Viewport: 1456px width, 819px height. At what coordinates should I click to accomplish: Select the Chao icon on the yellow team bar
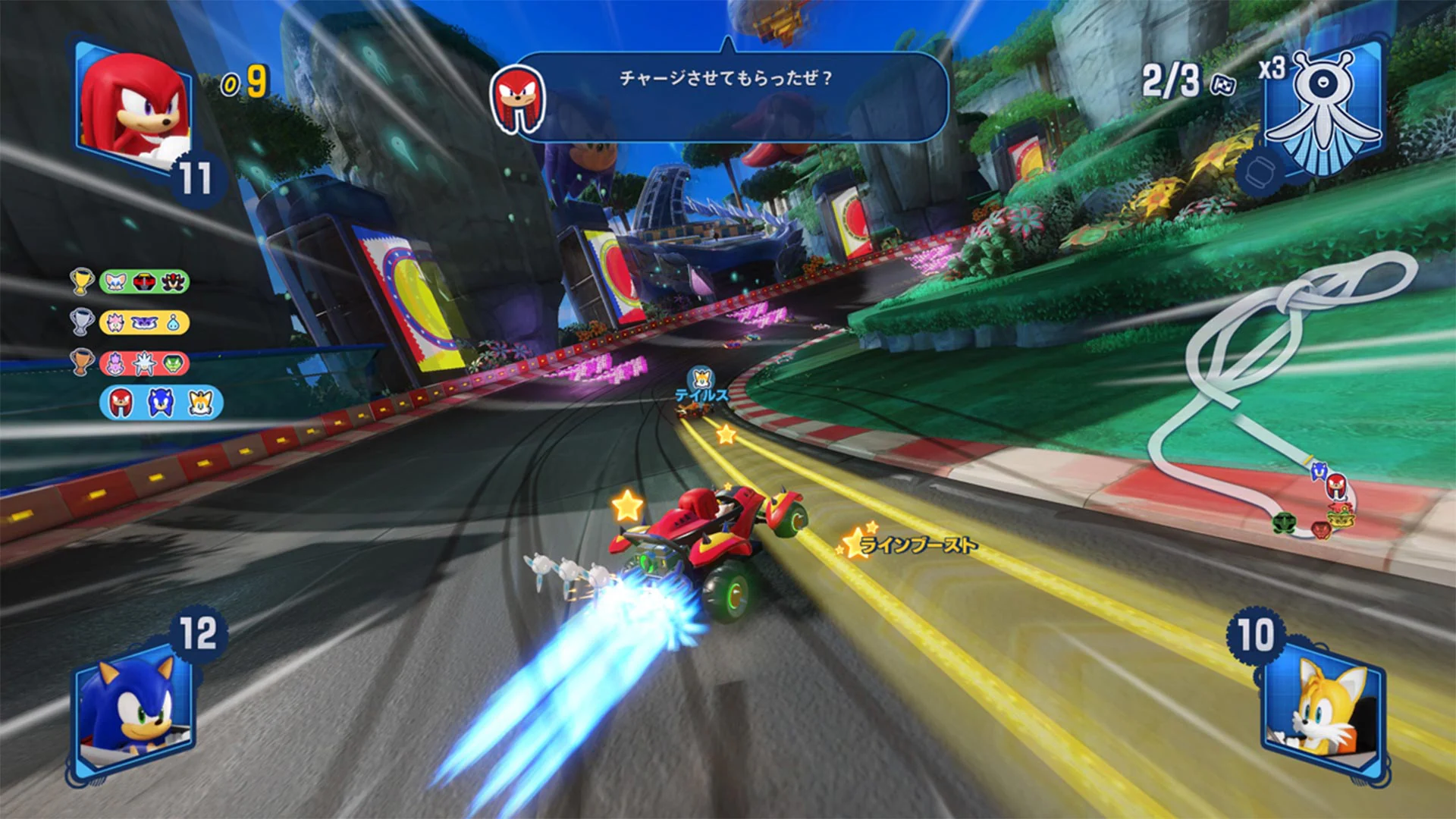tap(173, 322)
